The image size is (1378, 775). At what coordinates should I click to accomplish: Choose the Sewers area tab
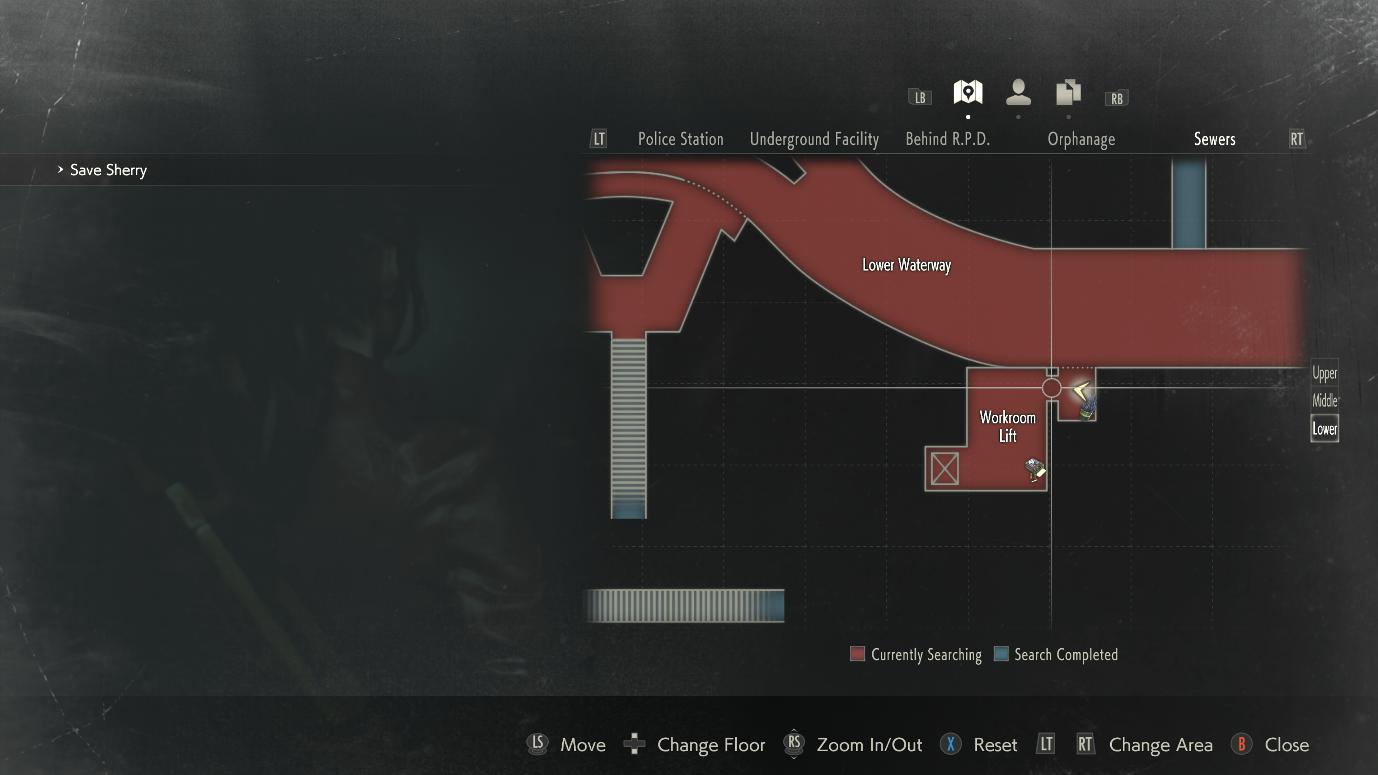point(1214,139)
